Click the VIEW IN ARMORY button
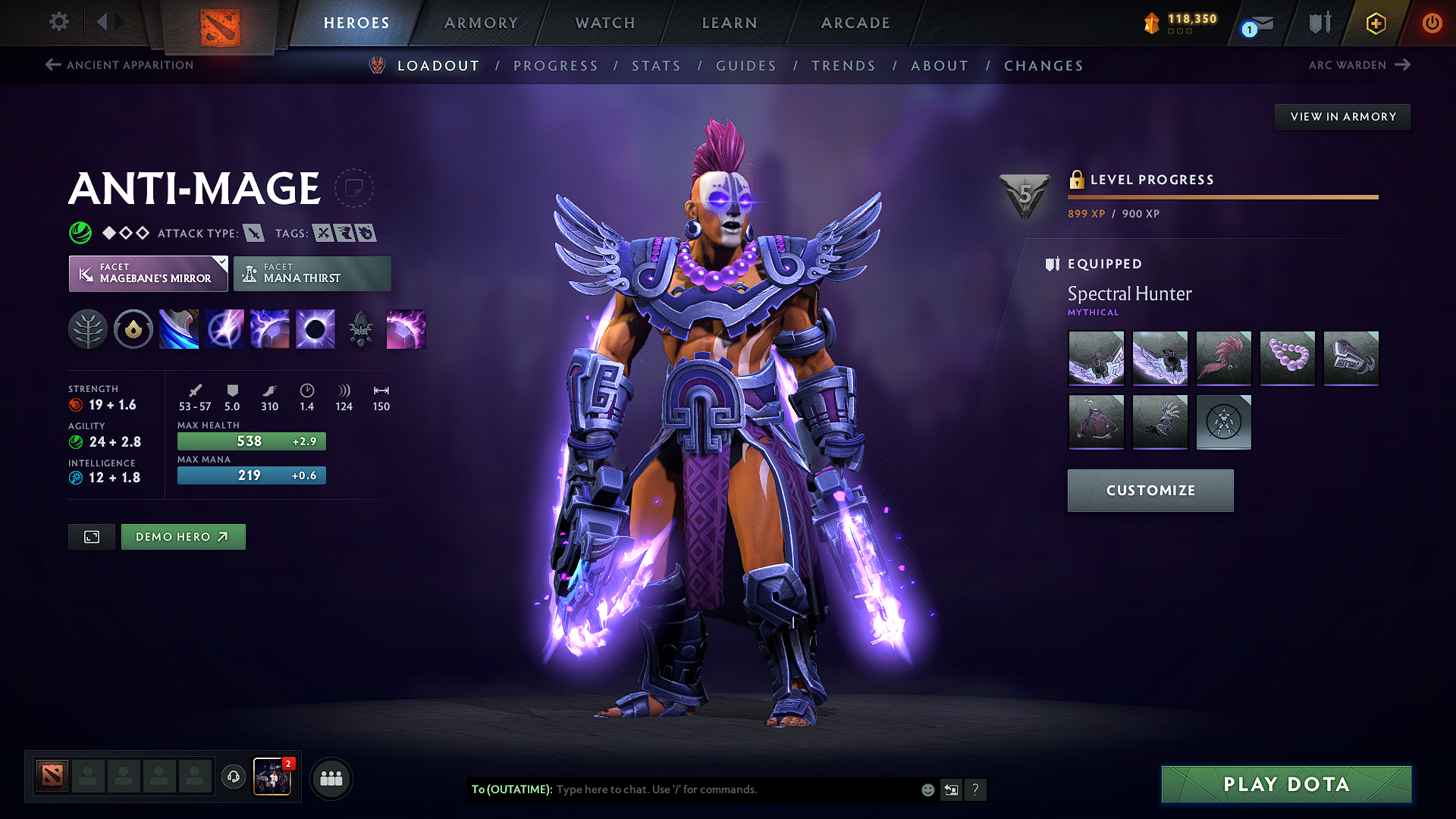Screen dimensions: 1456x819 coord(1342,116)
